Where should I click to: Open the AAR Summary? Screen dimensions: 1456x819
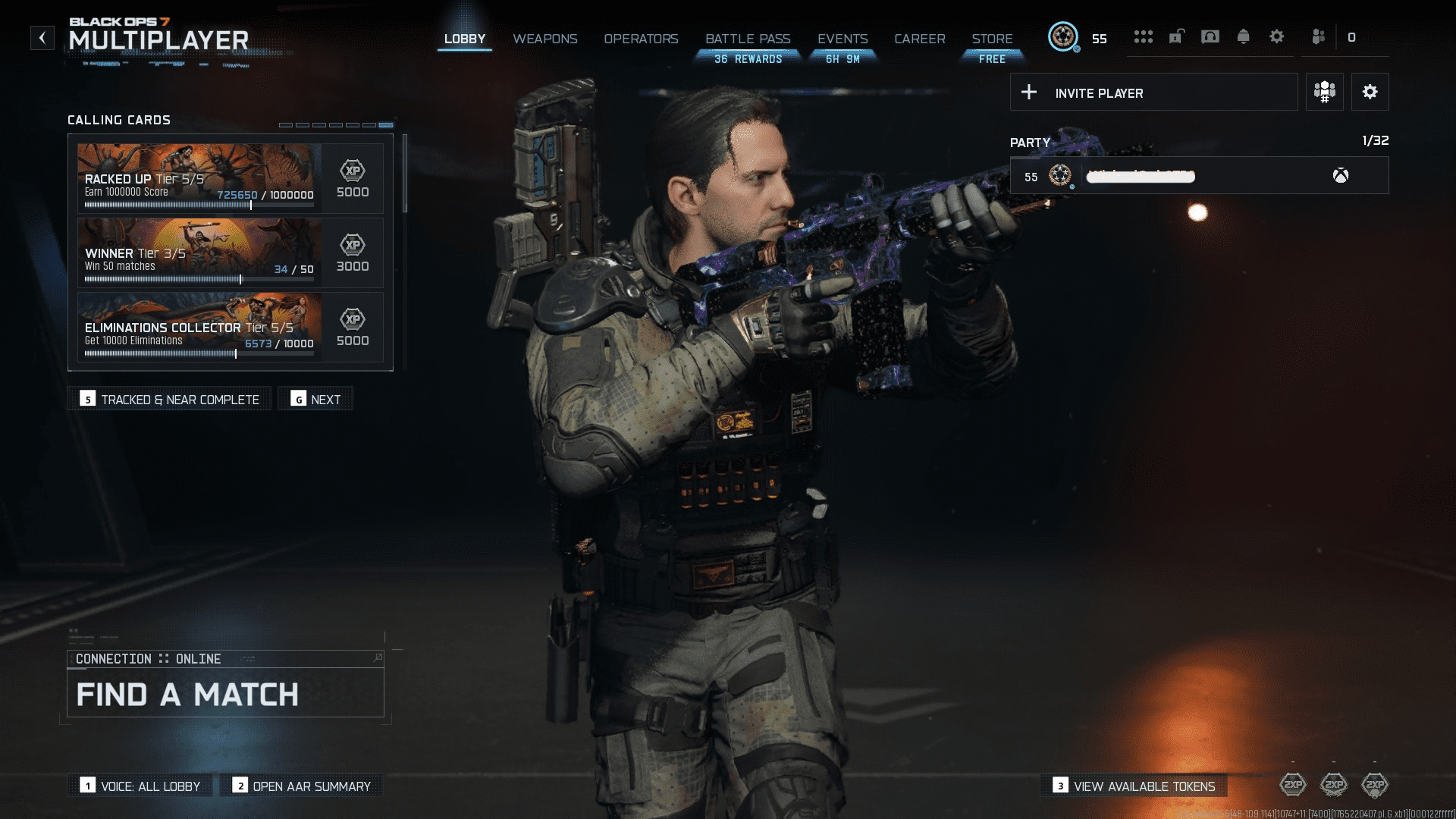tap(301, 786)
